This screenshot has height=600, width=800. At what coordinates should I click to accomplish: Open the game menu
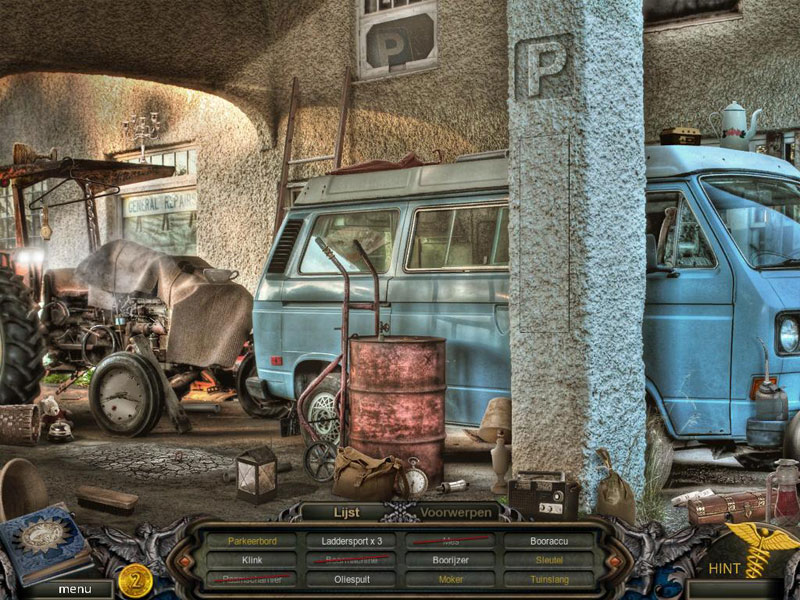(74, 589)
